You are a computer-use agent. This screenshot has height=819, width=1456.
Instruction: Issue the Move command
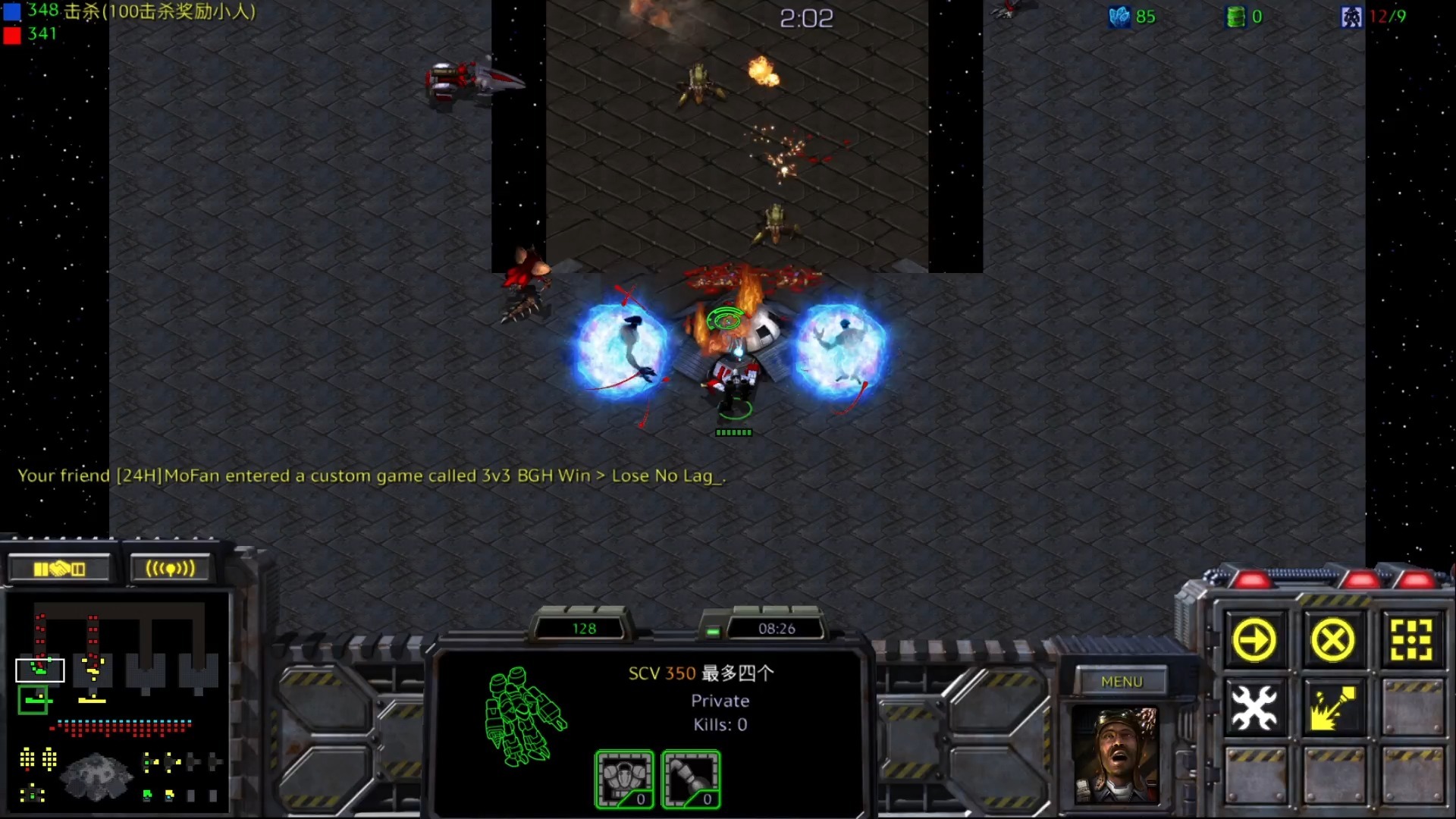(1254, 641)
